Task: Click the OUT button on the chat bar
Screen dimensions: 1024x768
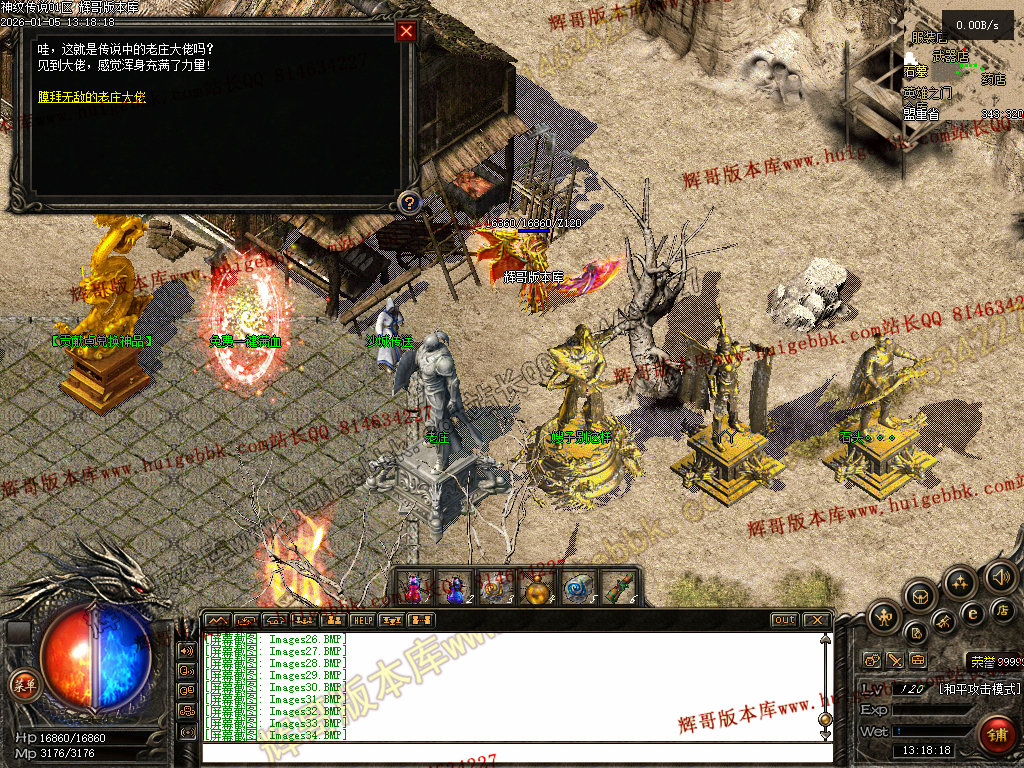Action: (x=785, y=620)
